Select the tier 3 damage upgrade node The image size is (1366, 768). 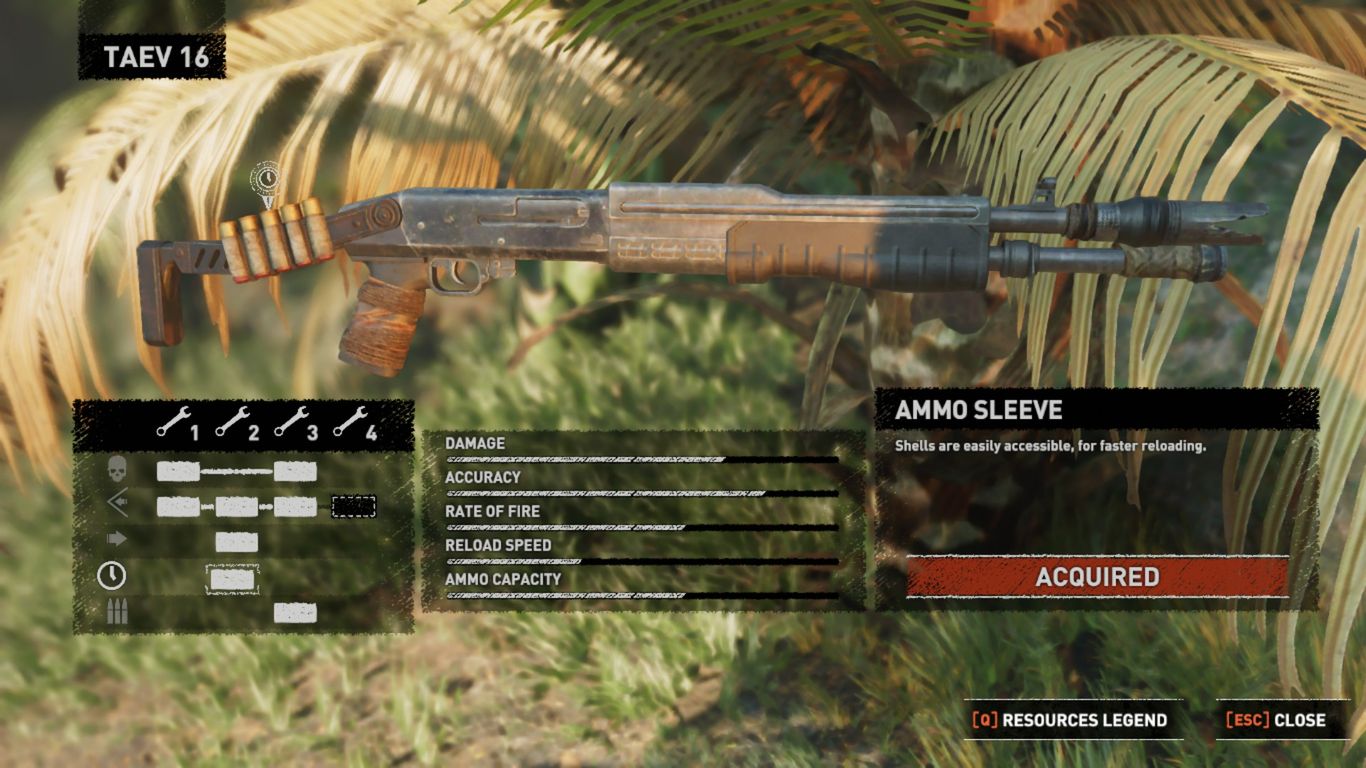point(295,472)
